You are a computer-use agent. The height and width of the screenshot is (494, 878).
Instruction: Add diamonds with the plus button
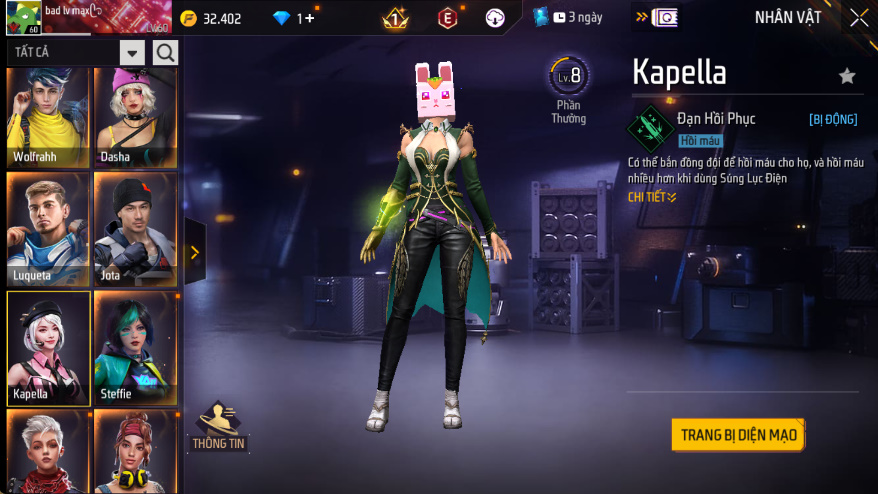pos(310,18)
